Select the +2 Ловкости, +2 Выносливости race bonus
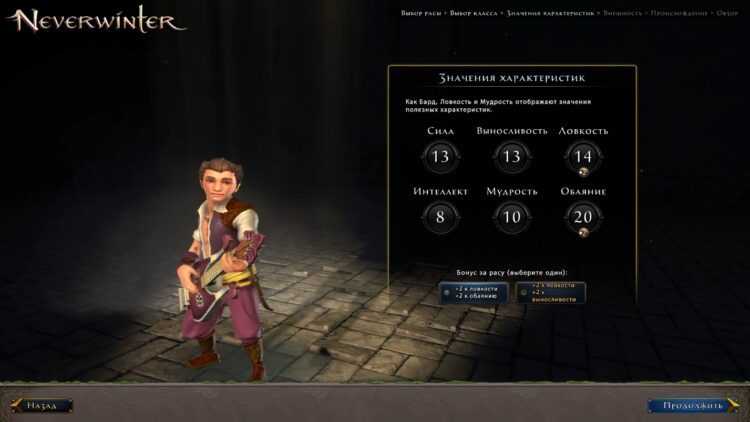Viewport: 750px width, 422px height. point(551,292)
